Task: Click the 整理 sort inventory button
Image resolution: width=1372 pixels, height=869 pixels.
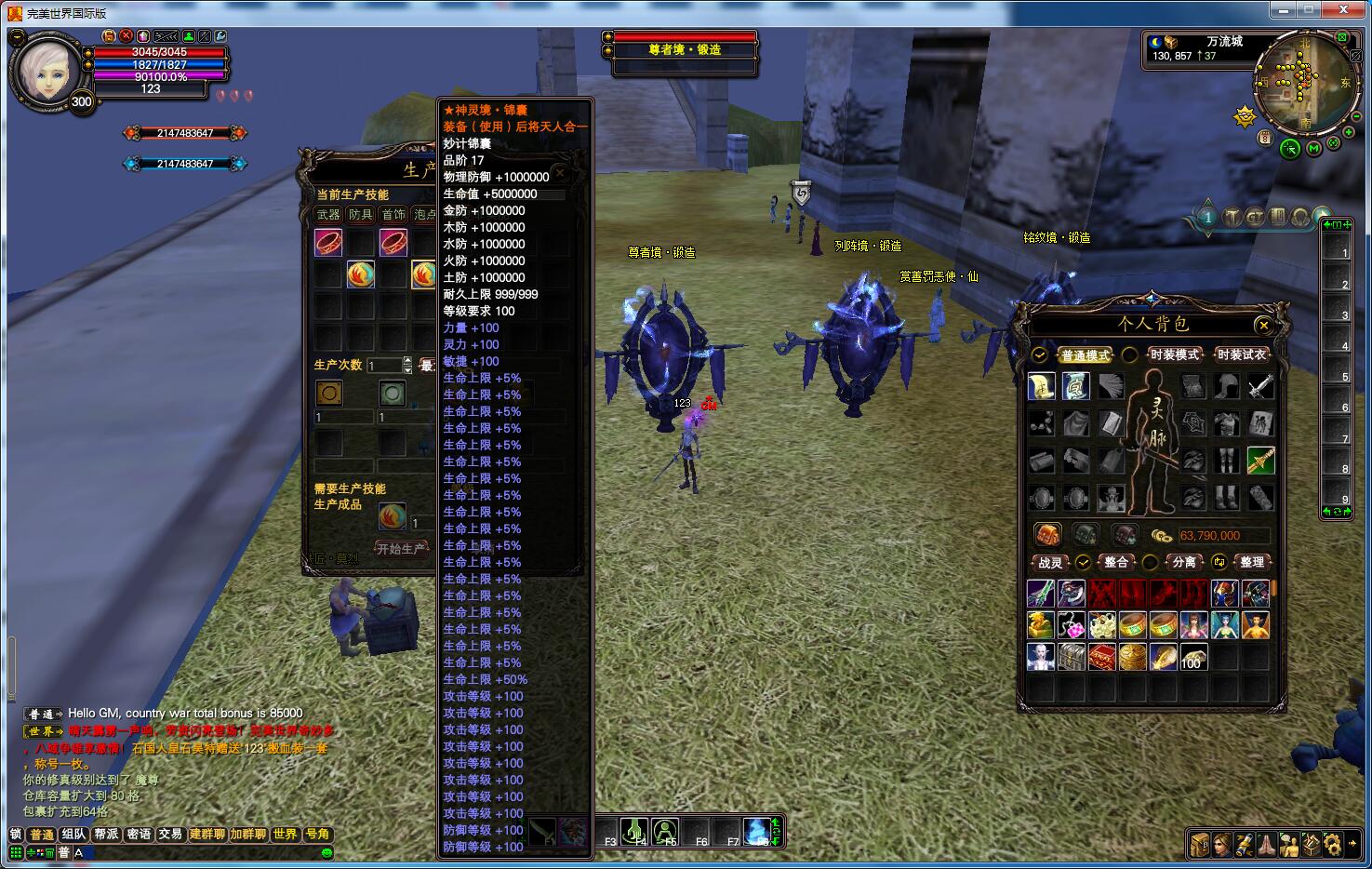Action: coord(1251,562)
